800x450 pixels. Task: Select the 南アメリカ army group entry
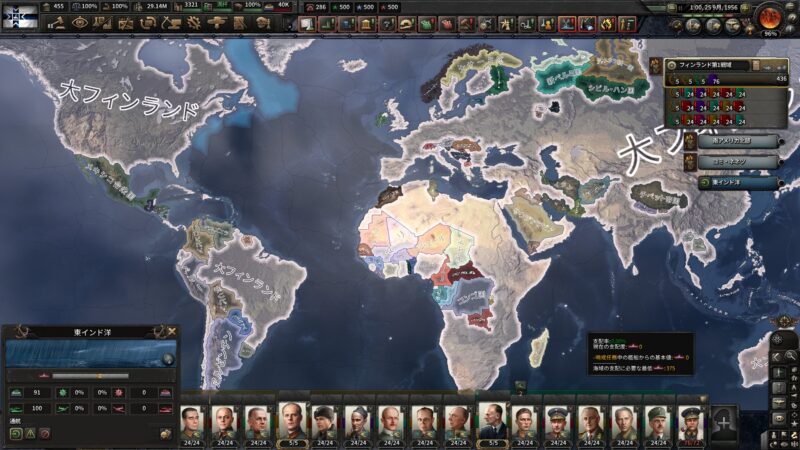[x=738, y=140]
